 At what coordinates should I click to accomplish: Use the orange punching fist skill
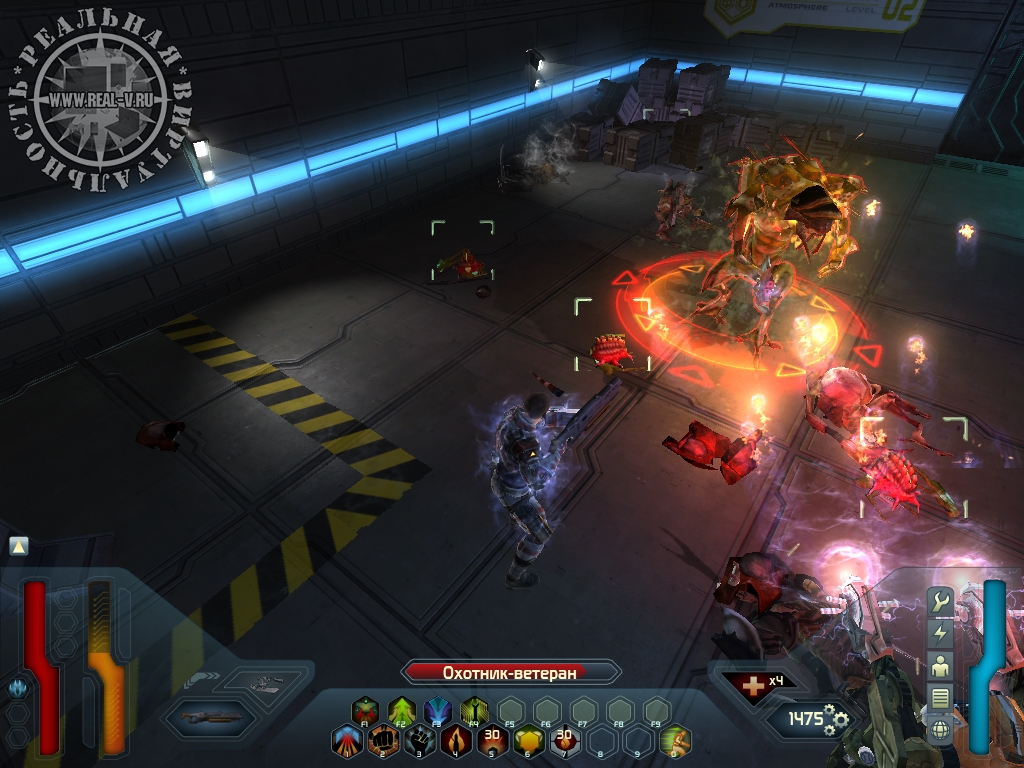pos(383,741)
